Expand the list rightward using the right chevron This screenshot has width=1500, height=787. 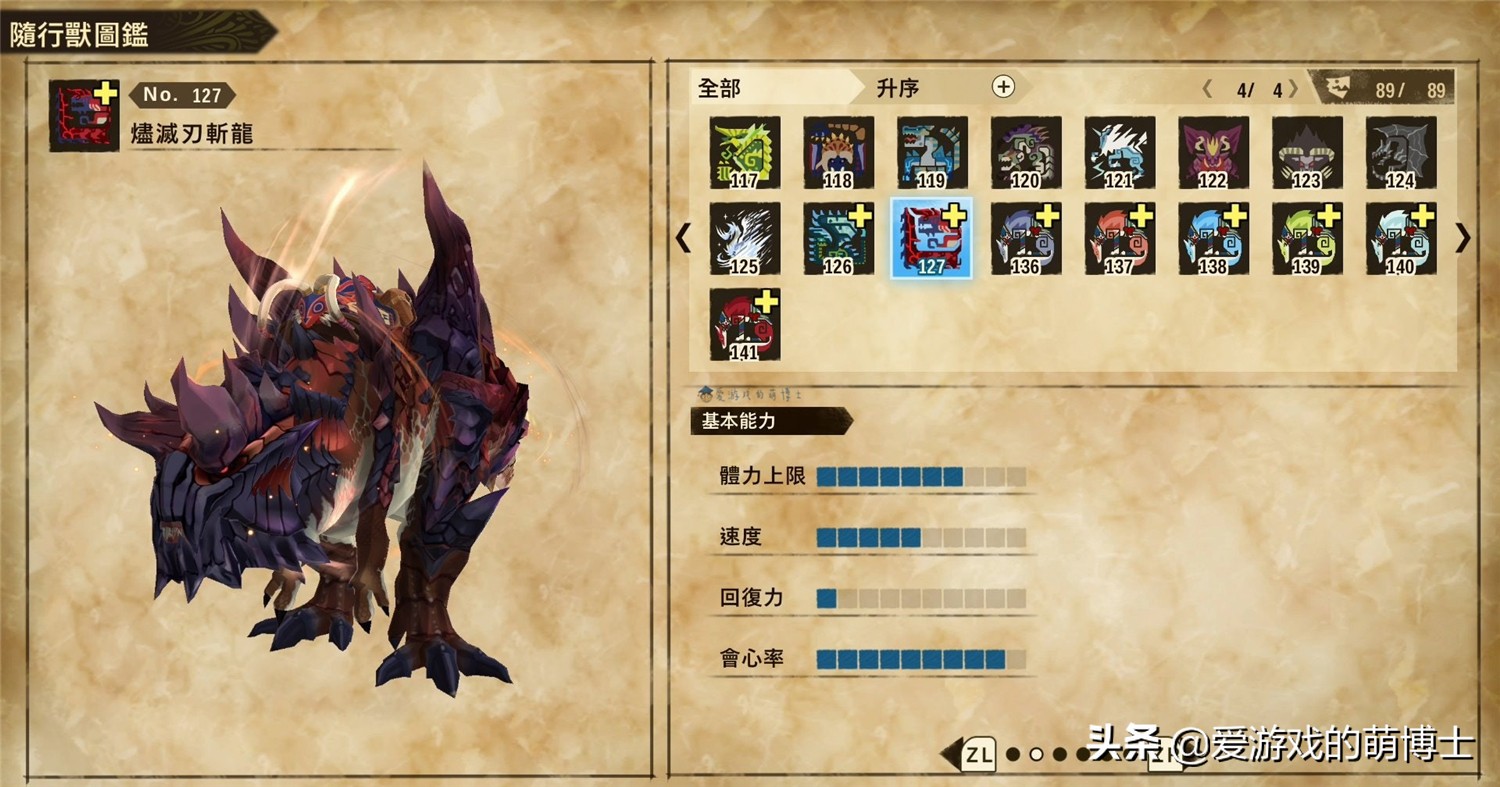1464,239
